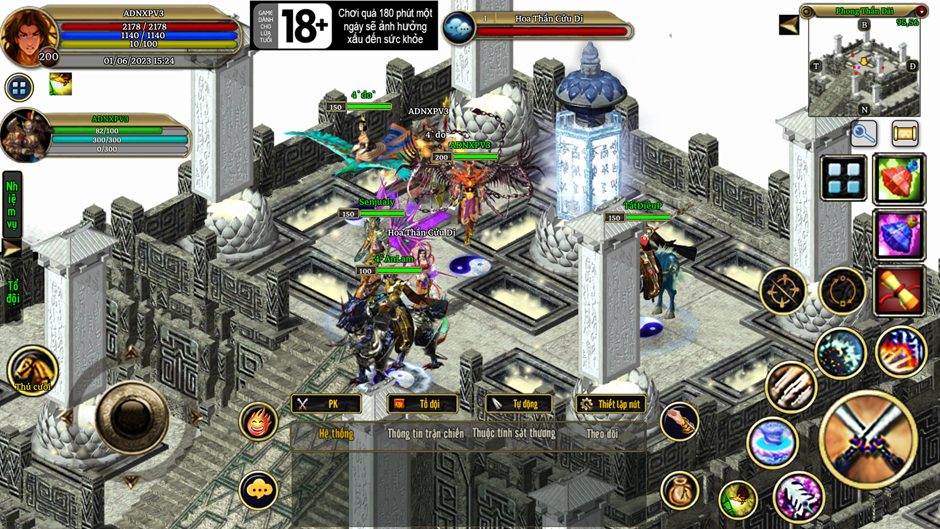Open the smiling flame emoji button

pos(259,422)
